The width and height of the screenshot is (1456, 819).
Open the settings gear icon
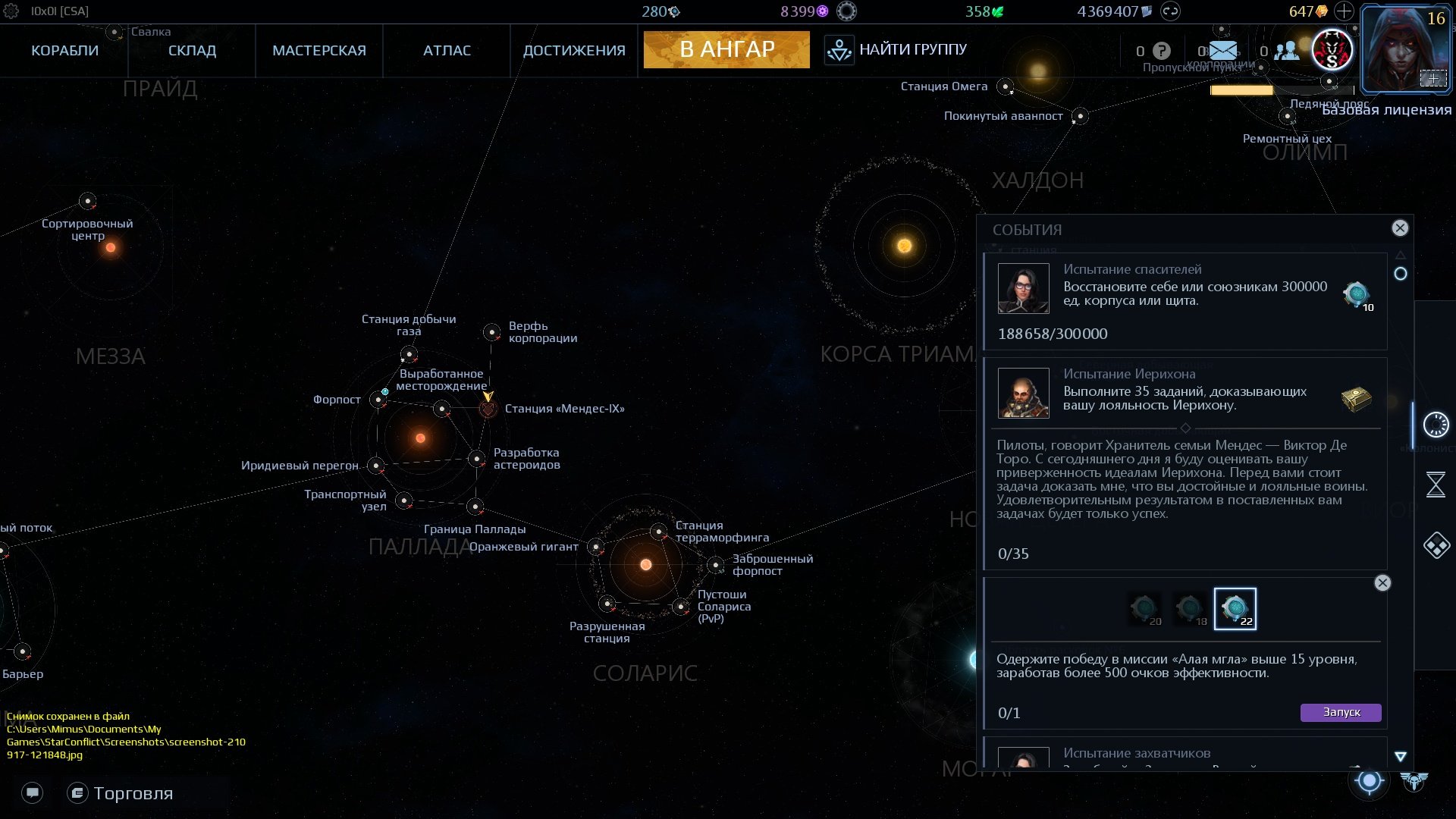11,11
